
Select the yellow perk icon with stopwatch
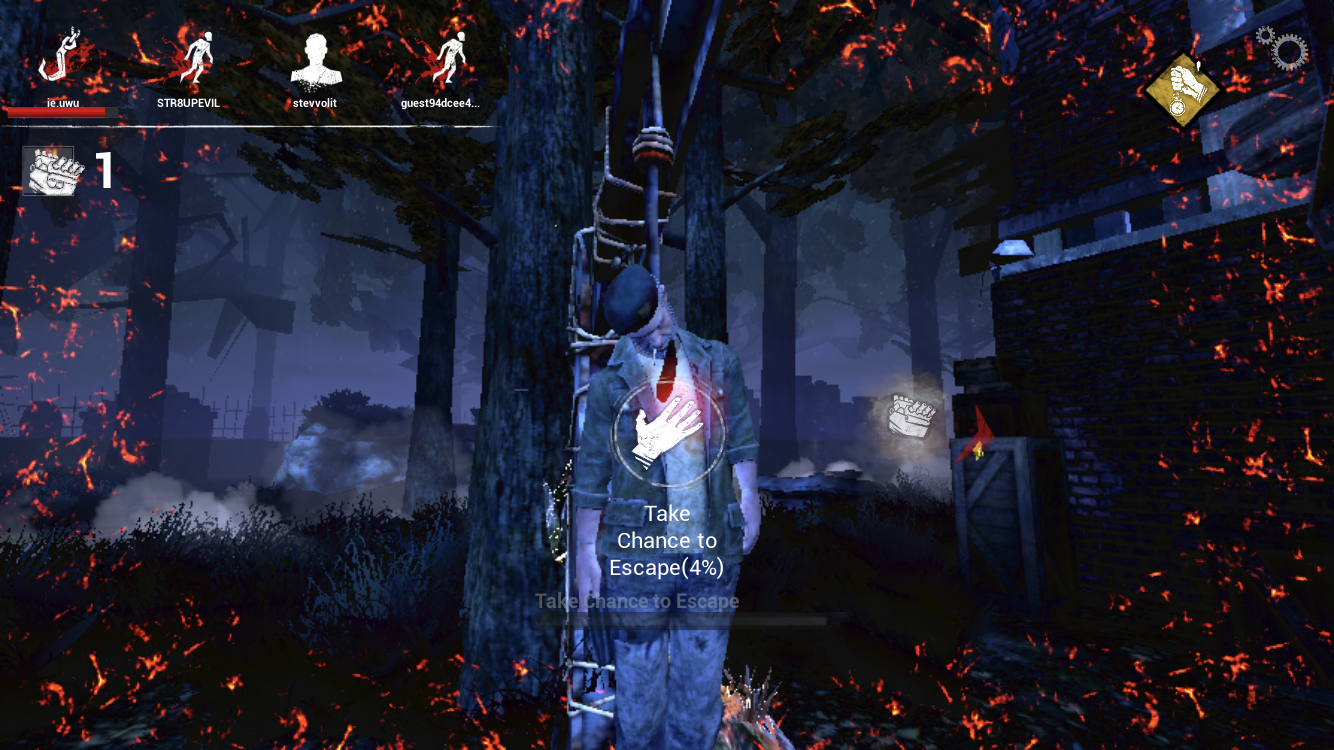(x=1185, y=88)
